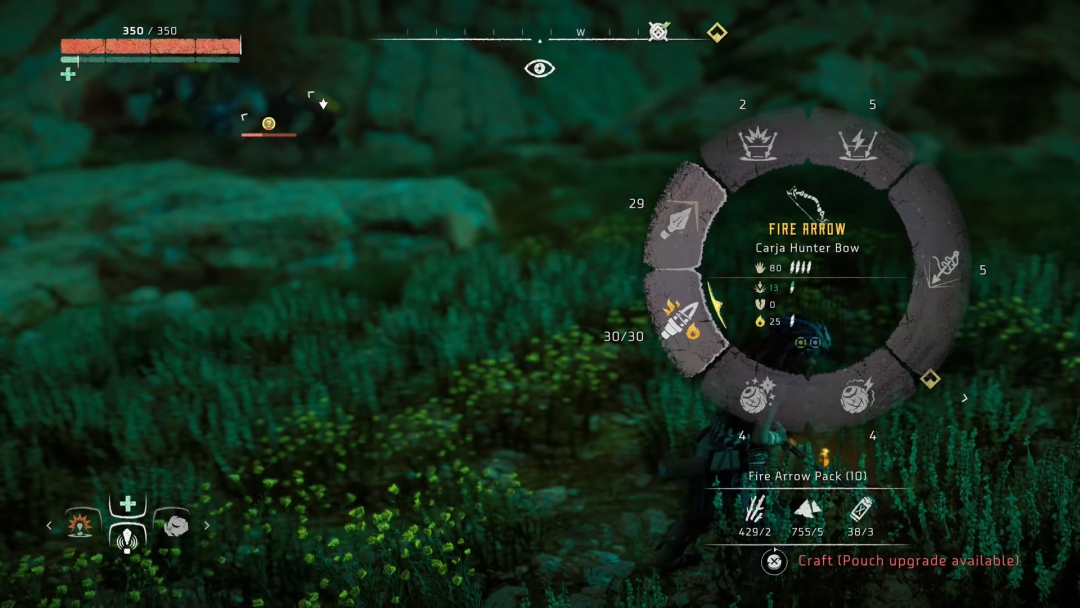1080x608 pixels.
Task: Cycle tools with the left arrow
Action: pyautogui.click(x=48, y=525)
